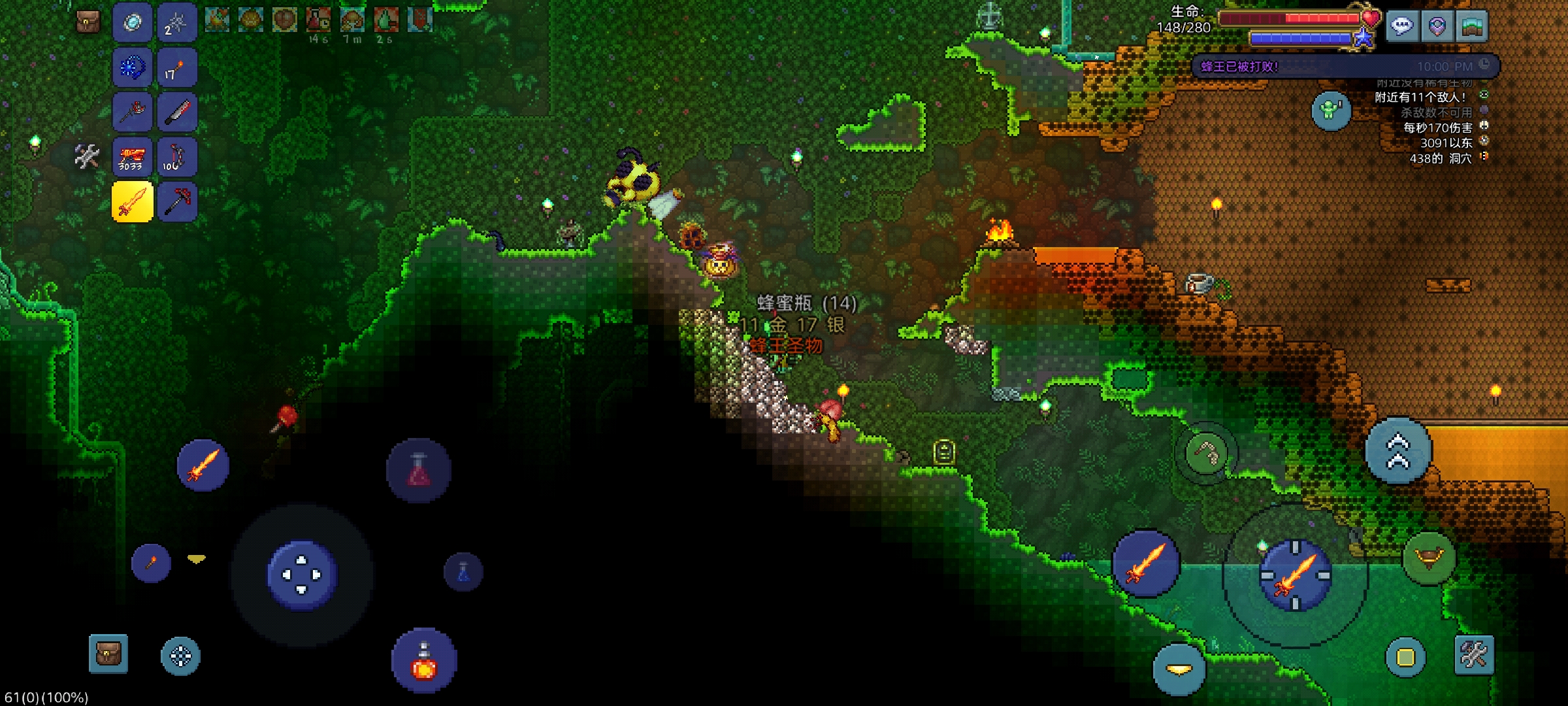Screen dimensions: 1568x706
Task: Tap the green bestiary creature button
Action: point(1331,110)
